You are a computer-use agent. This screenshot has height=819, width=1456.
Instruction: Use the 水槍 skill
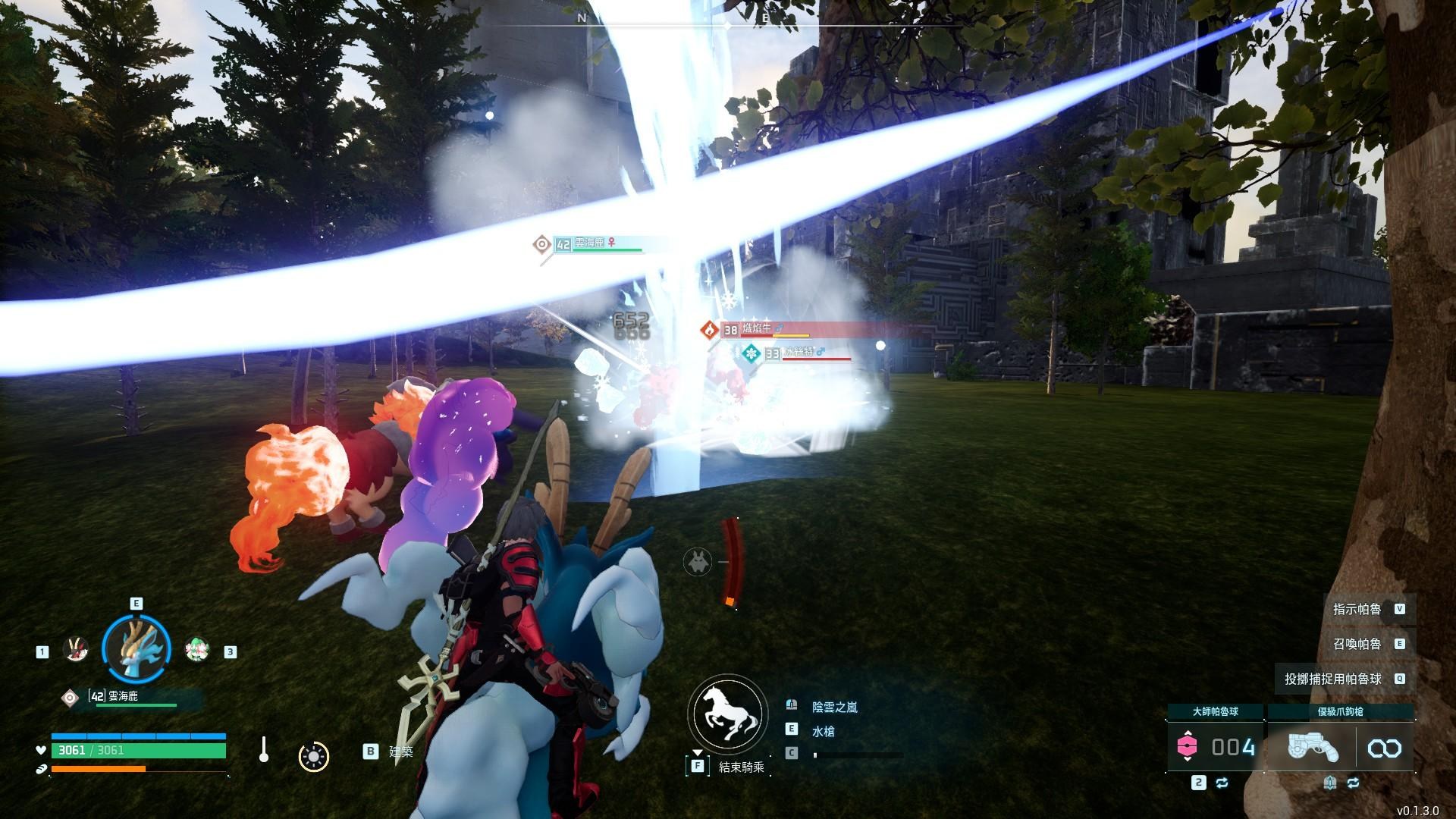coord(823,731)
